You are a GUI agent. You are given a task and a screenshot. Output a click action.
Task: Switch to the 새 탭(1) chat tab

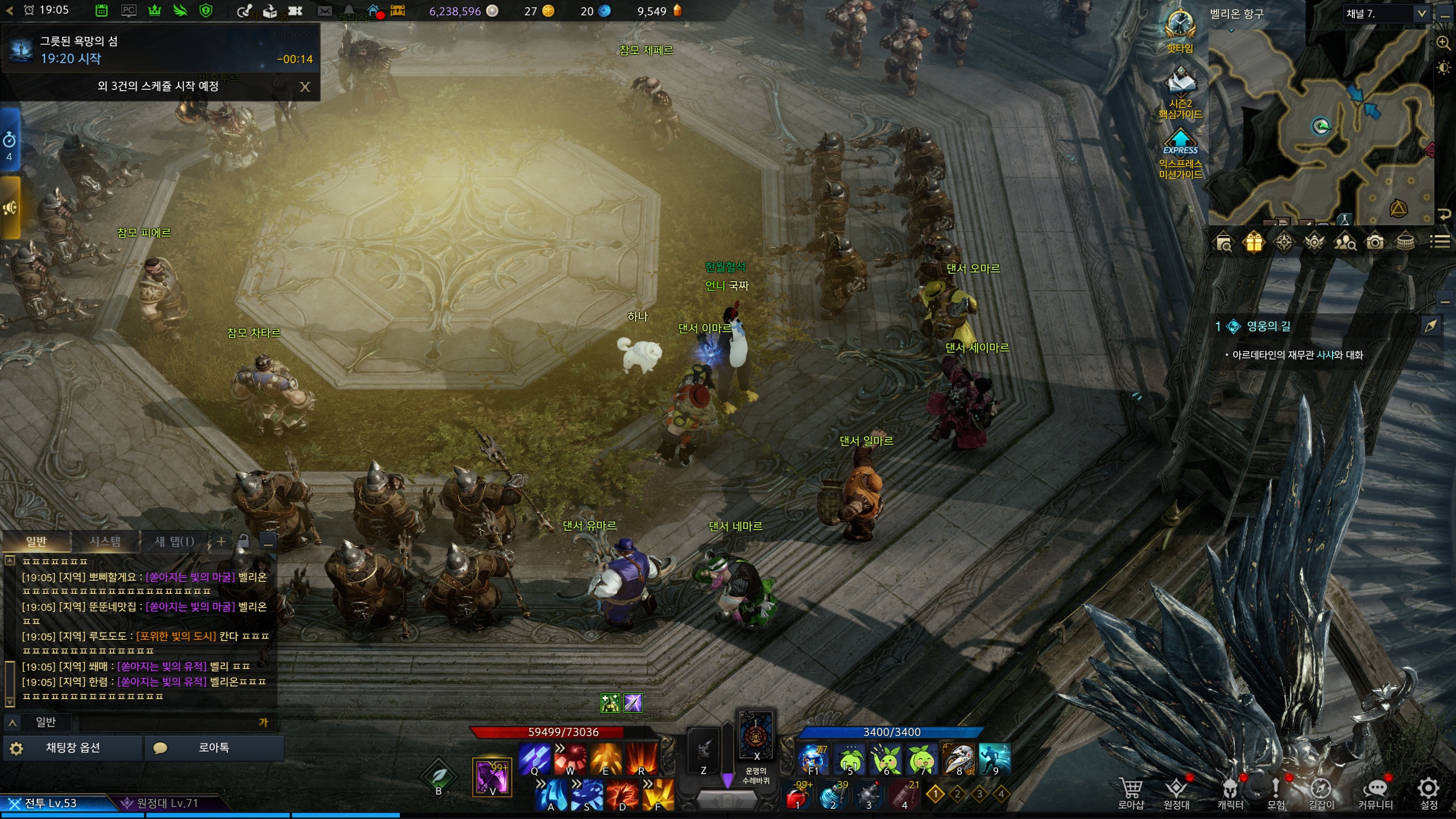pyautogui.click(x=174, y=541)
